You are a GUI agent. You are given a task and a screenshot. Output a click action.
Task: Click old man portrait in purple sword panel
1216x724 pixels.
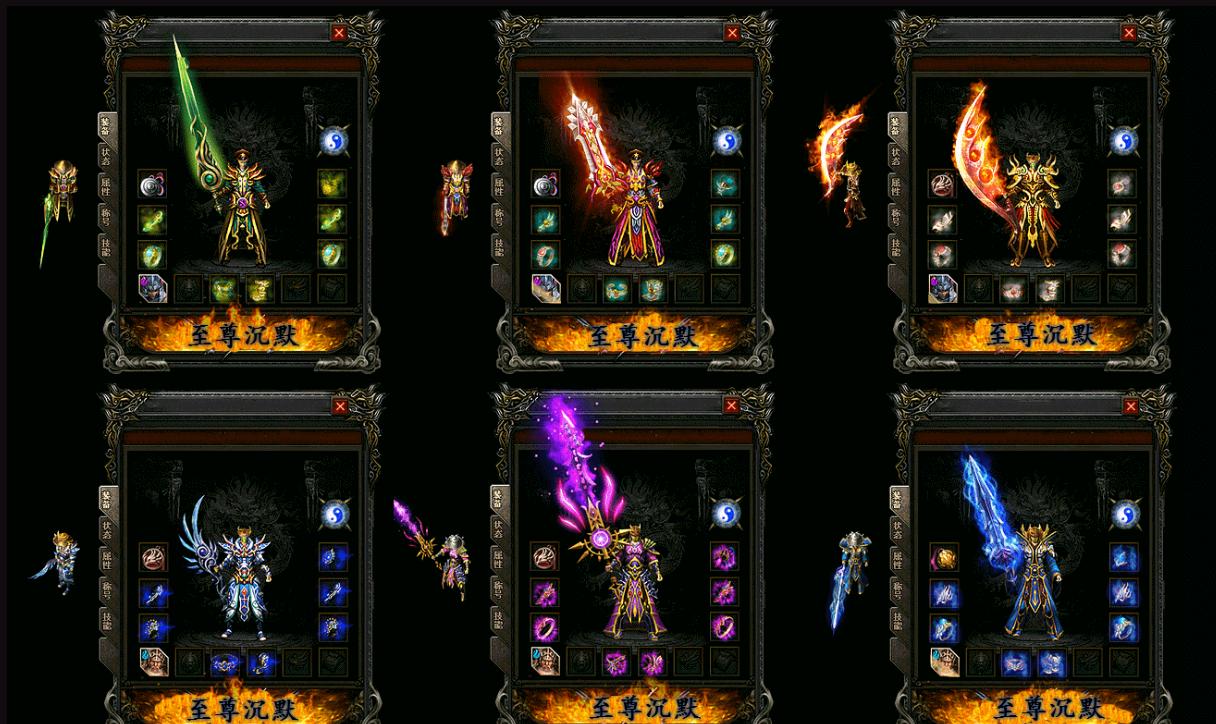tap(545, 661)
